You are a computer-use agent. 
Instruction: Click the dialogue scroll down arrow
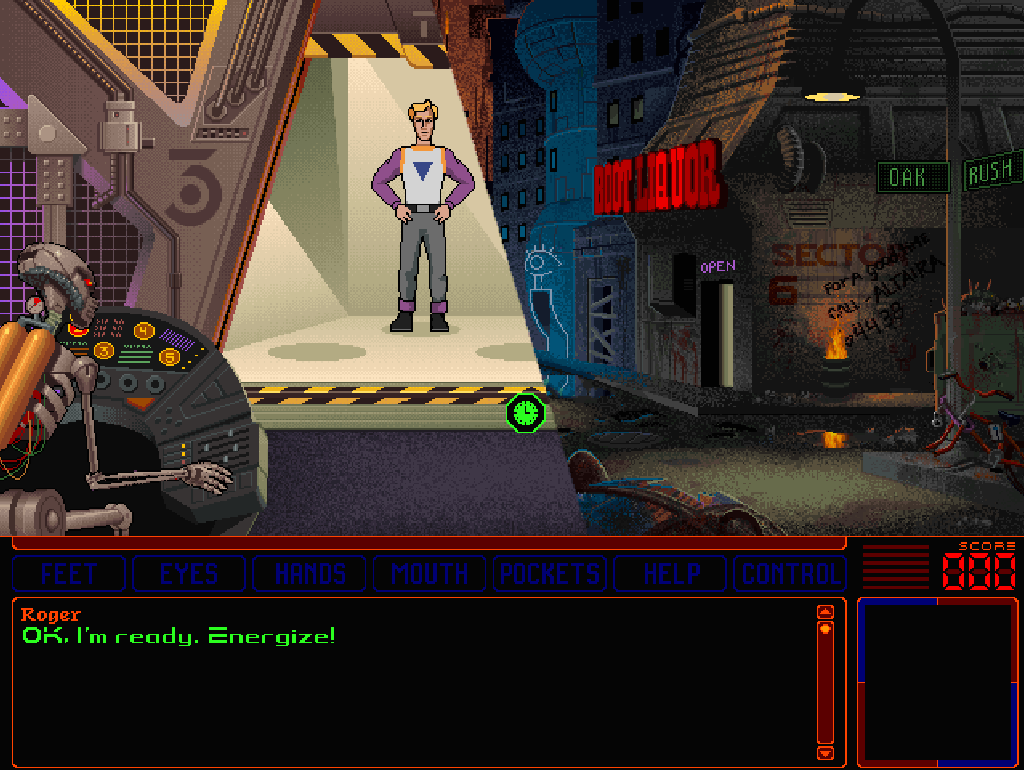825,752
